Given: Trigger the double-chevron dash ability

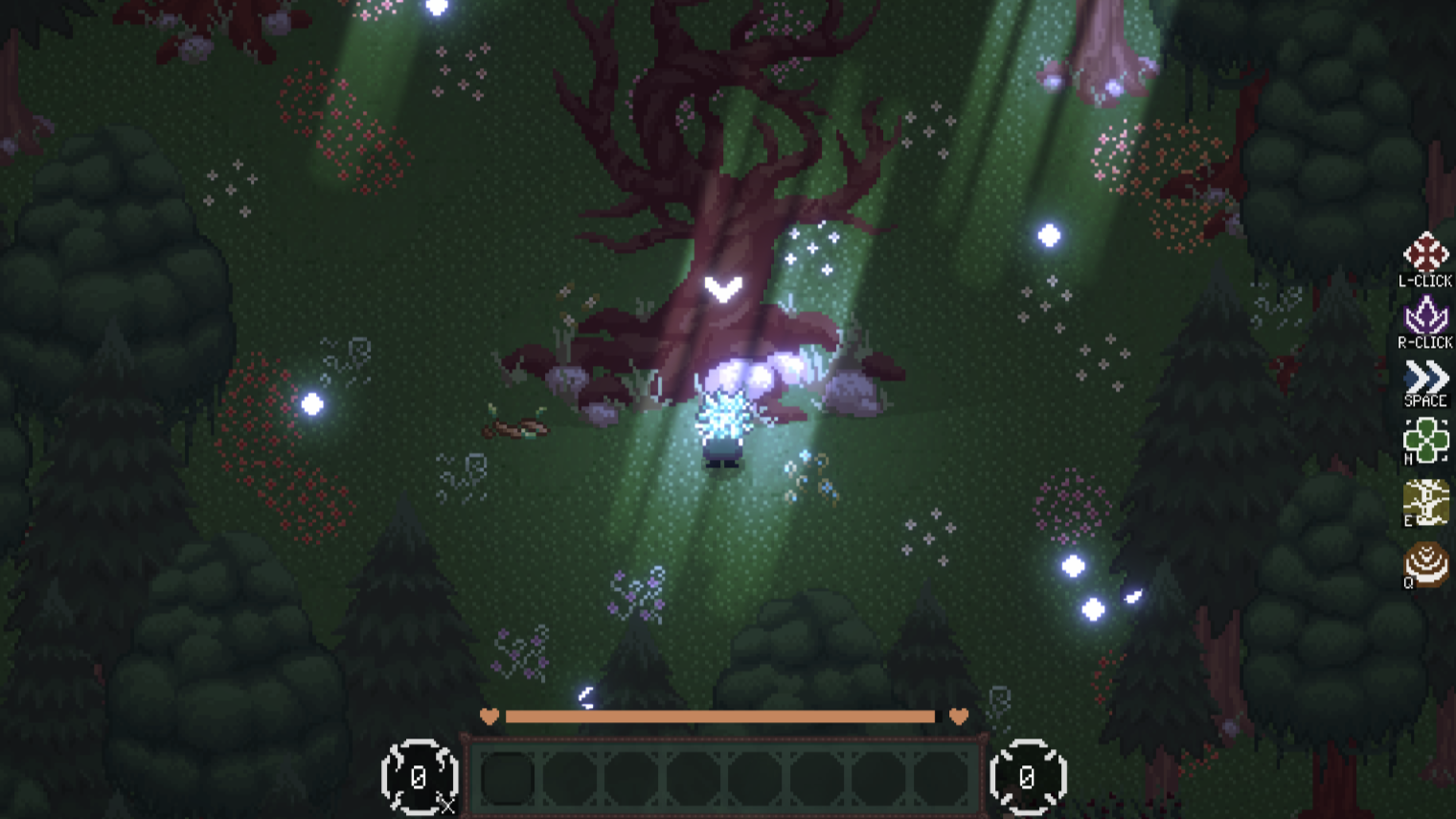Looking at the screenshot, I should click(x=1425, y=376).
